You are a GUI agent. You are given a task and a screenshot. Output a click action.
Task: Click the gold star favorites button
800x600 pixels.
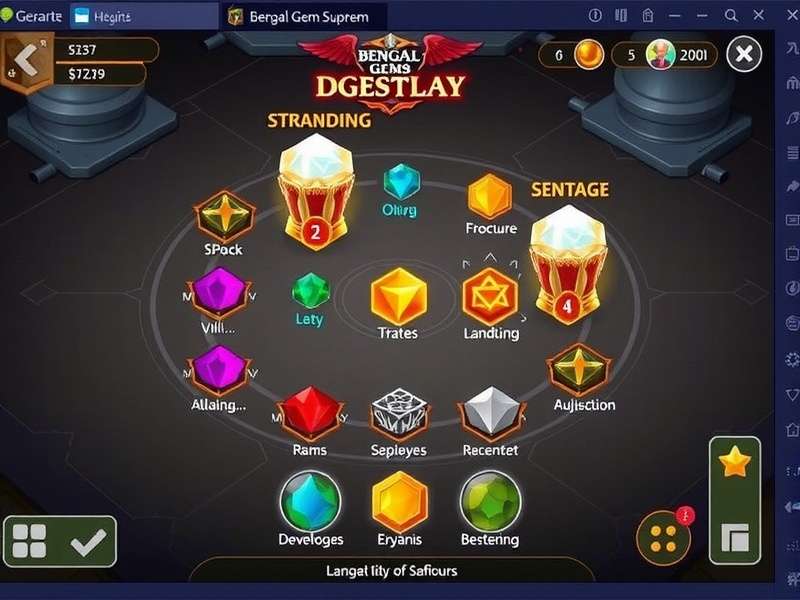[735, 462]
